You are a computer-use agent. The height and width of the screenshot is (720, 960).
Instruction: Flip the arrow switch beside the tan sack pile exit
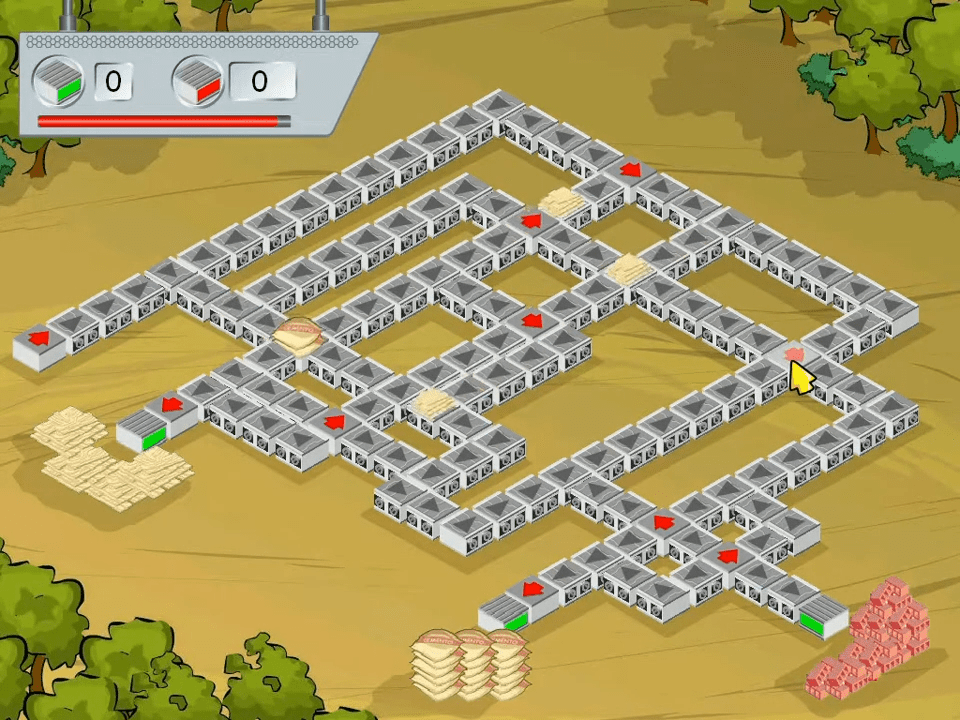[172, 405]
